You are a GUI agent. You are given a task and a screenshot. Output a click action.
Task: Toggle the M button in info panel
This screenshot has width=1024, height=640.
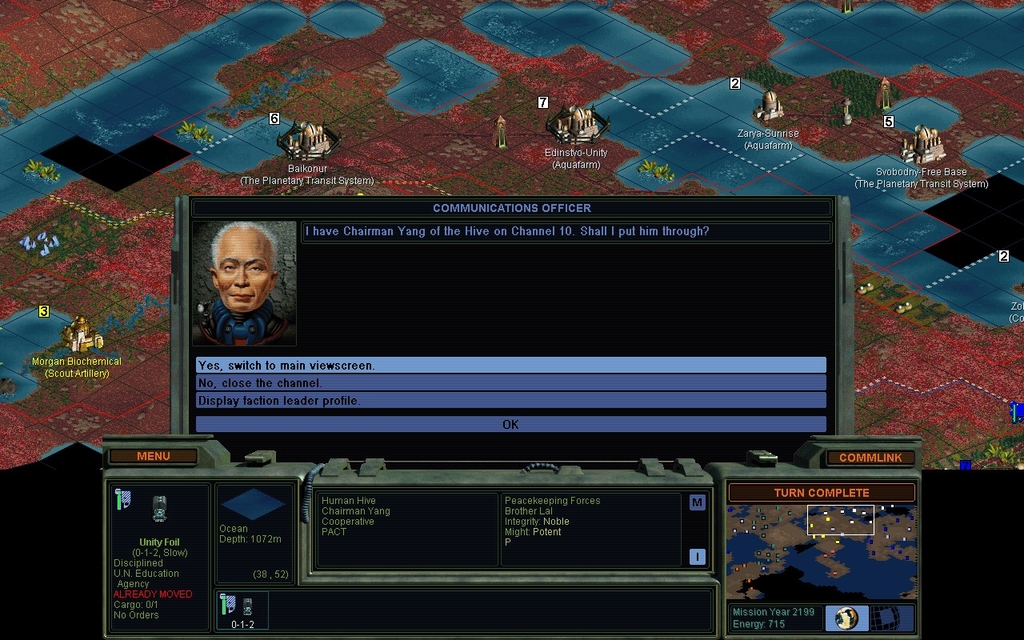tap(697, 502)
